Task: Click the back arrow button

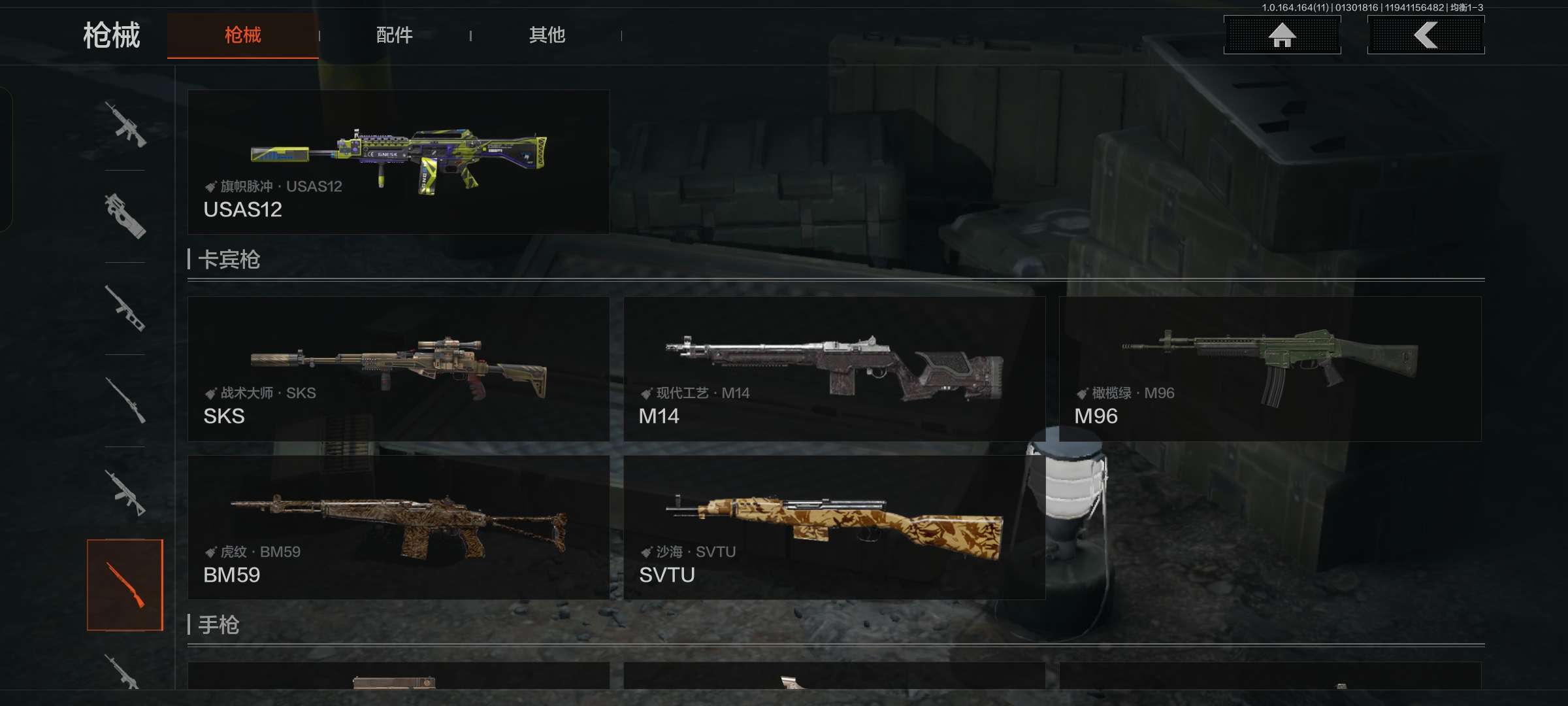Action: pos(1426,35)
